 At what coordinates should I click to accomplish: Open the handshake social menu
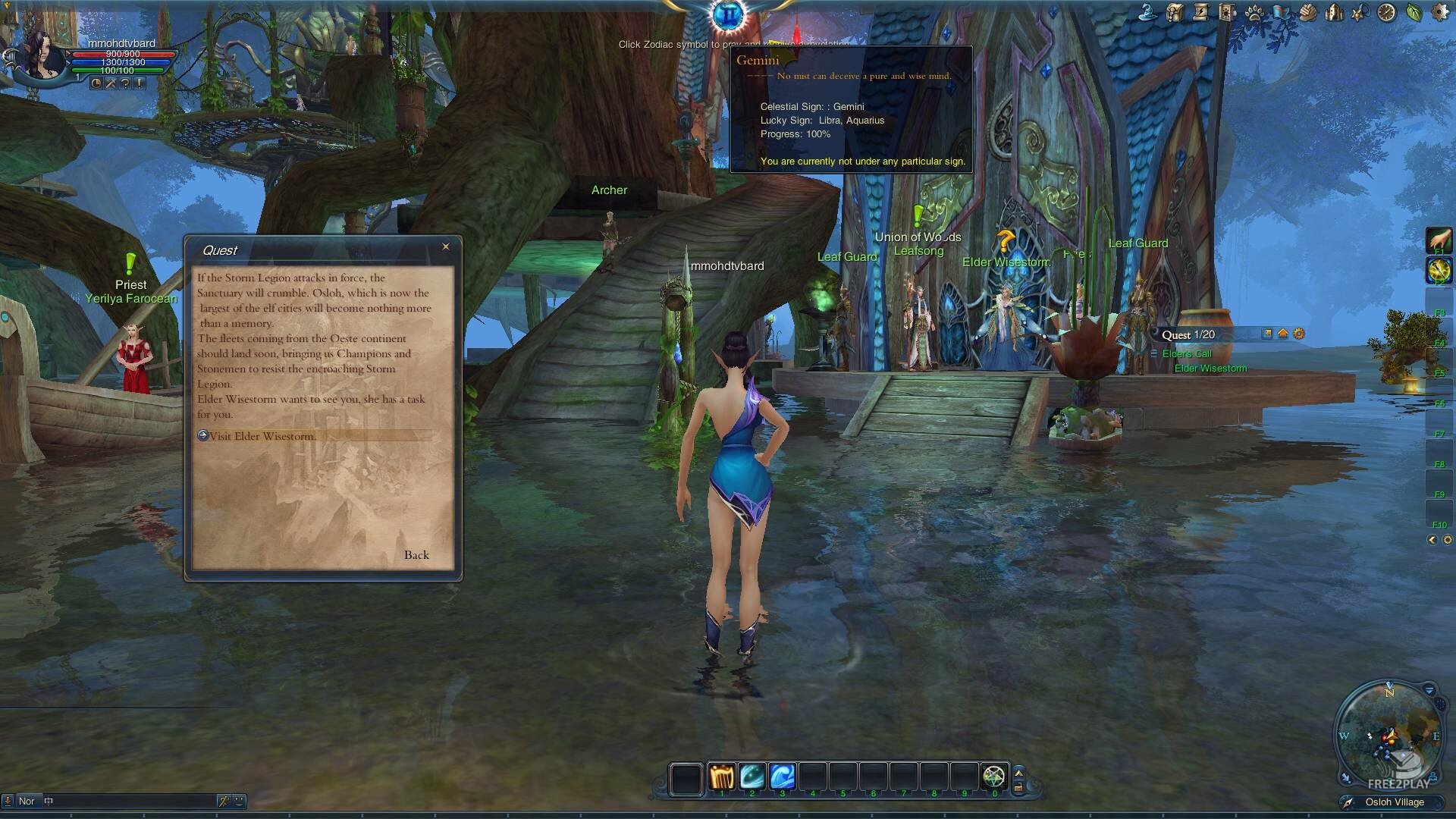point(1307,12)
